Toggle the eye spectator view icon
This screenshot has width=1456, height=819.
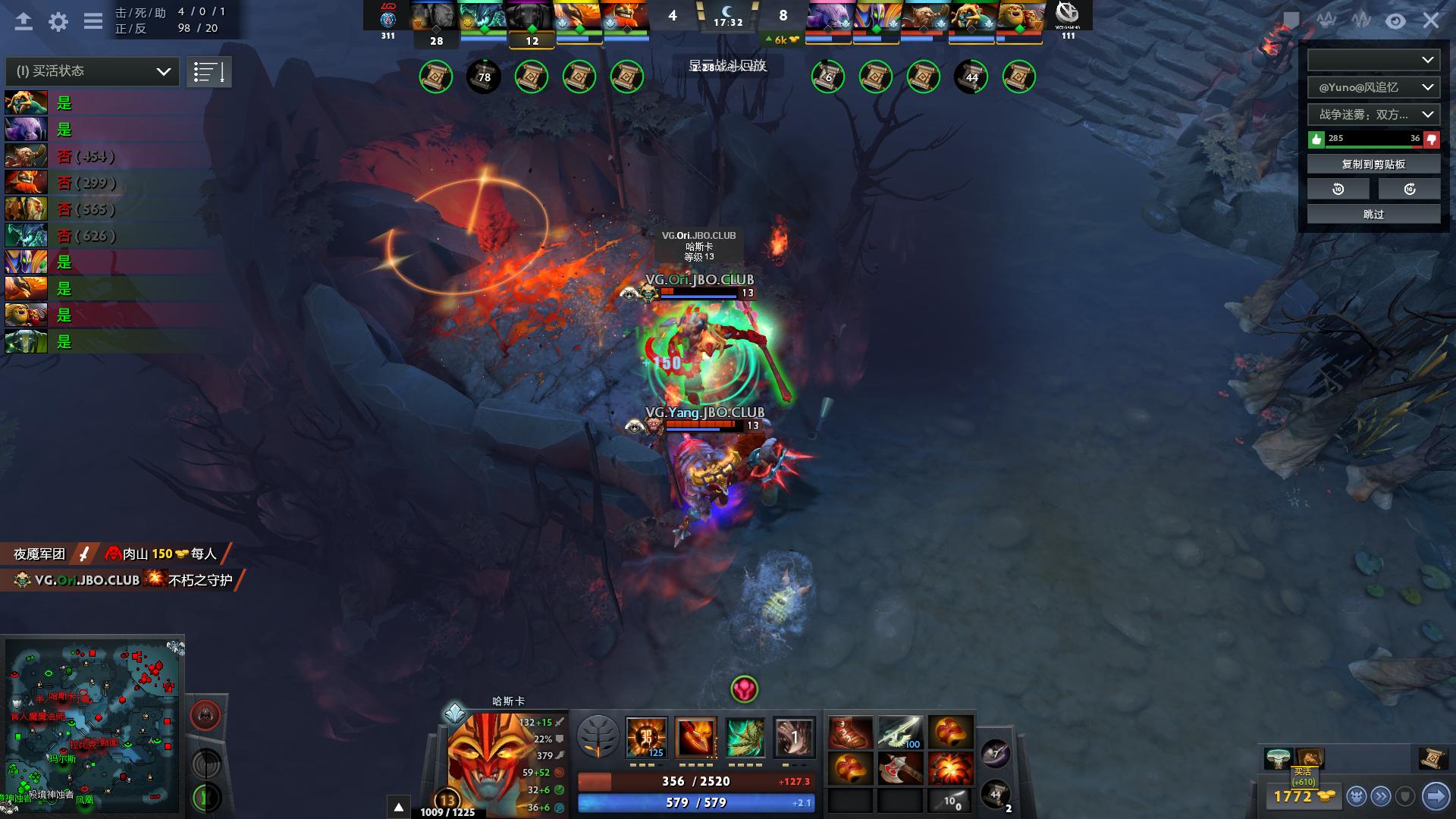point(1395,21)
